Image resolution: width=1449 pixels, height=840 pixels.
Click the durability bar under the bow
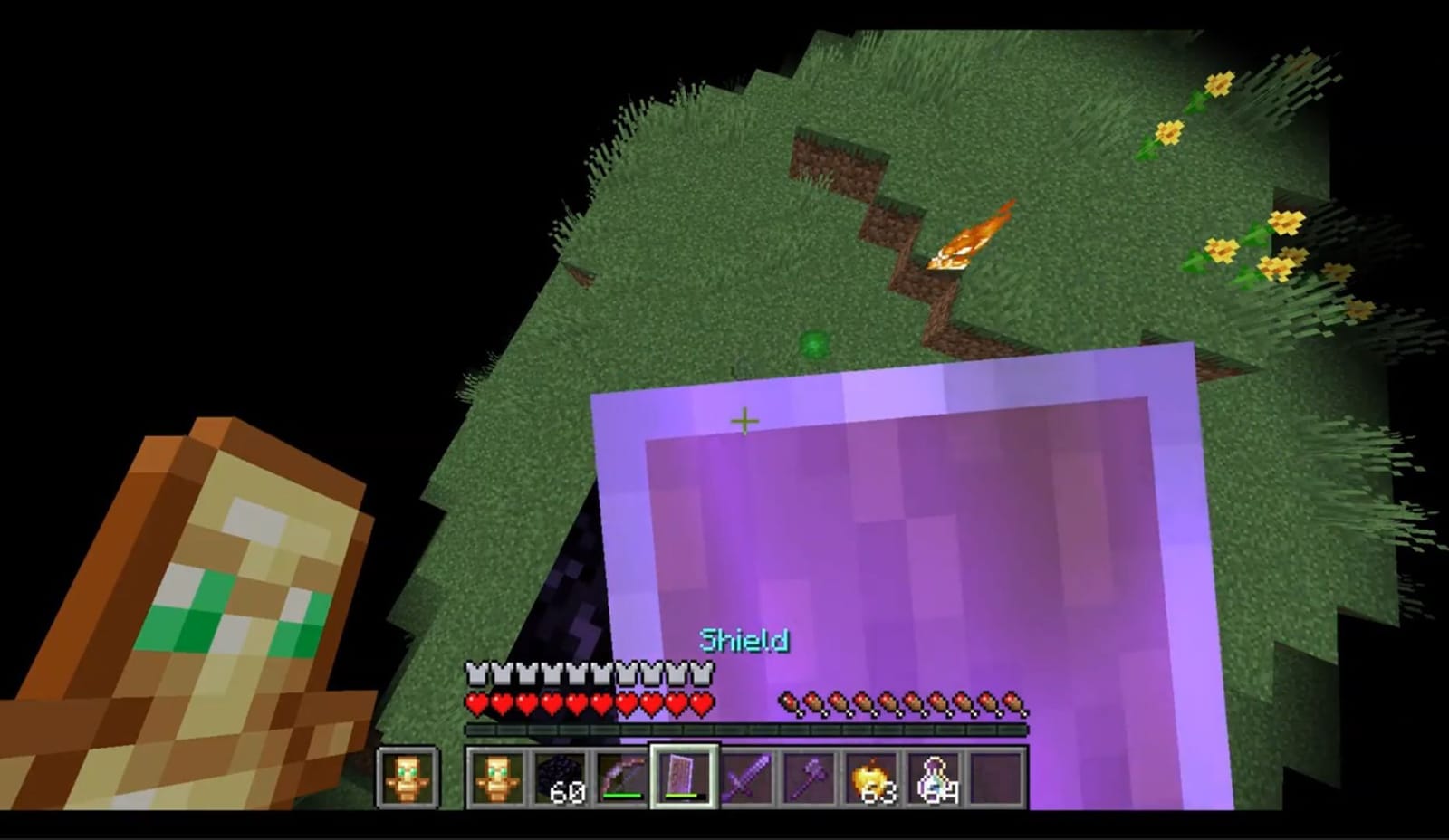point(621,797)
